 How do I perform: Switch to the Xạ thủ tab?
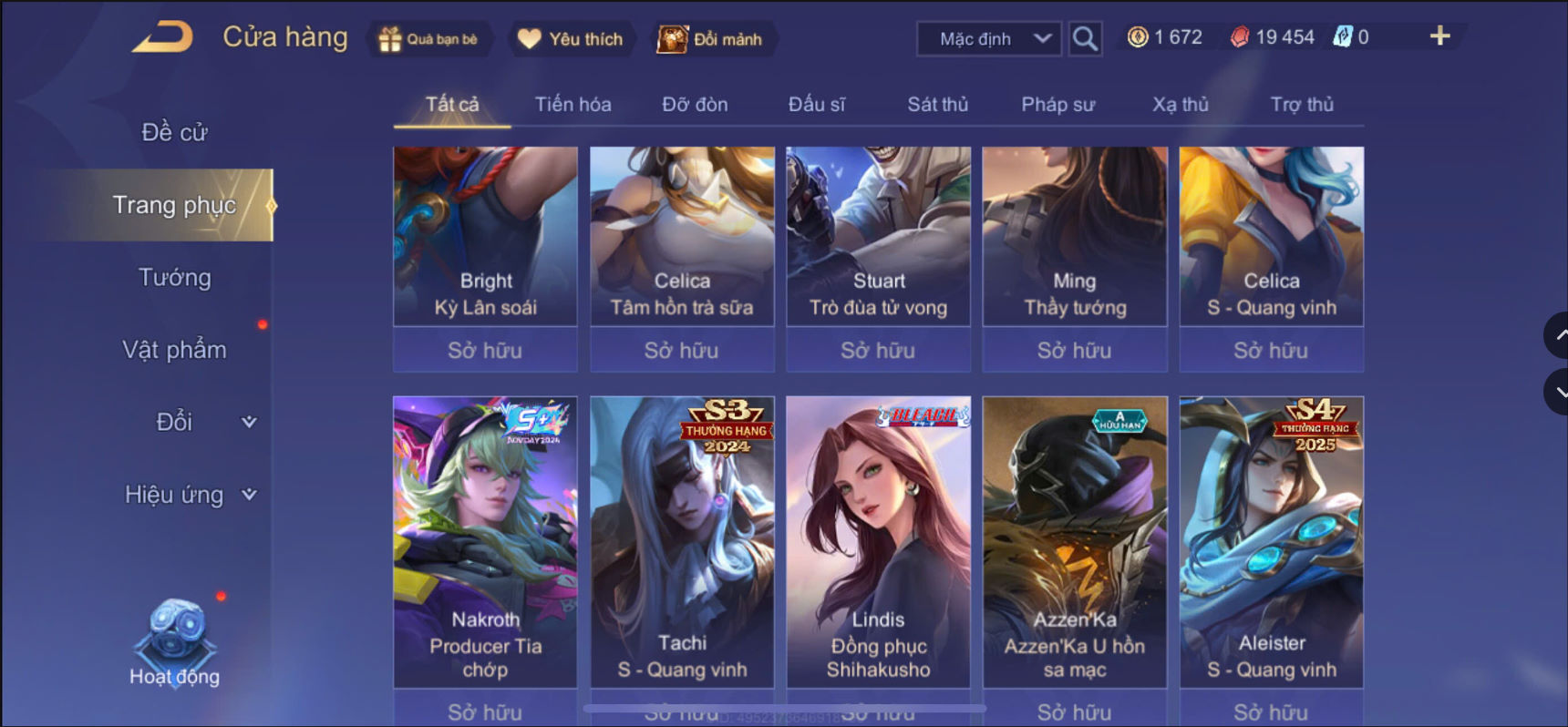click(1180, 104)
